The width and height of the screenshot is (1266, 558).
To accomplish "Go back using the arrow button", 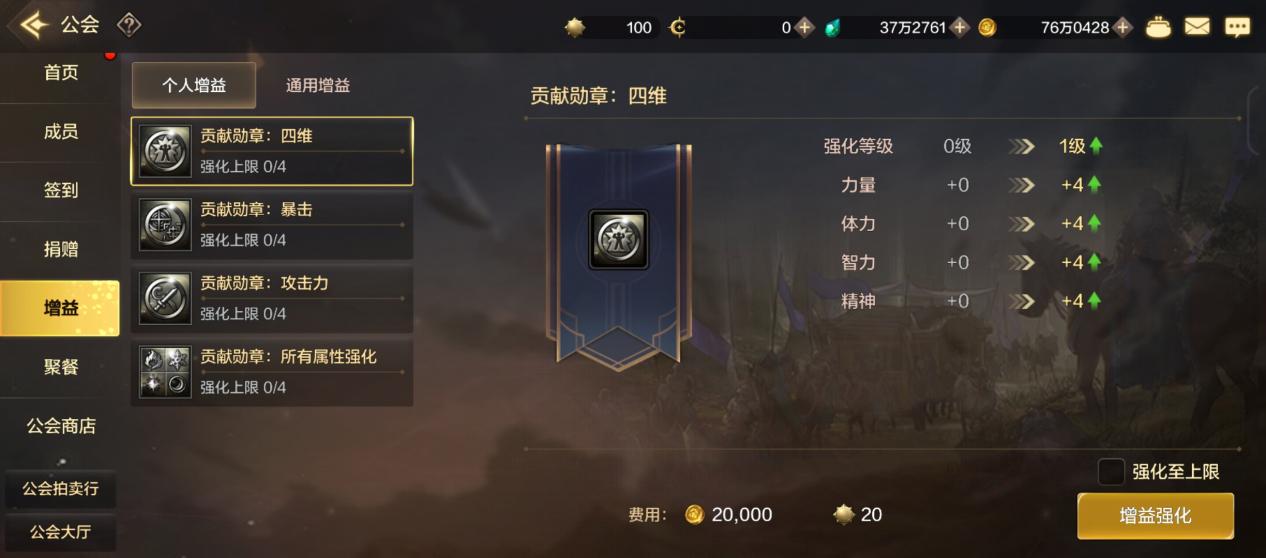I will coord(33,25).
